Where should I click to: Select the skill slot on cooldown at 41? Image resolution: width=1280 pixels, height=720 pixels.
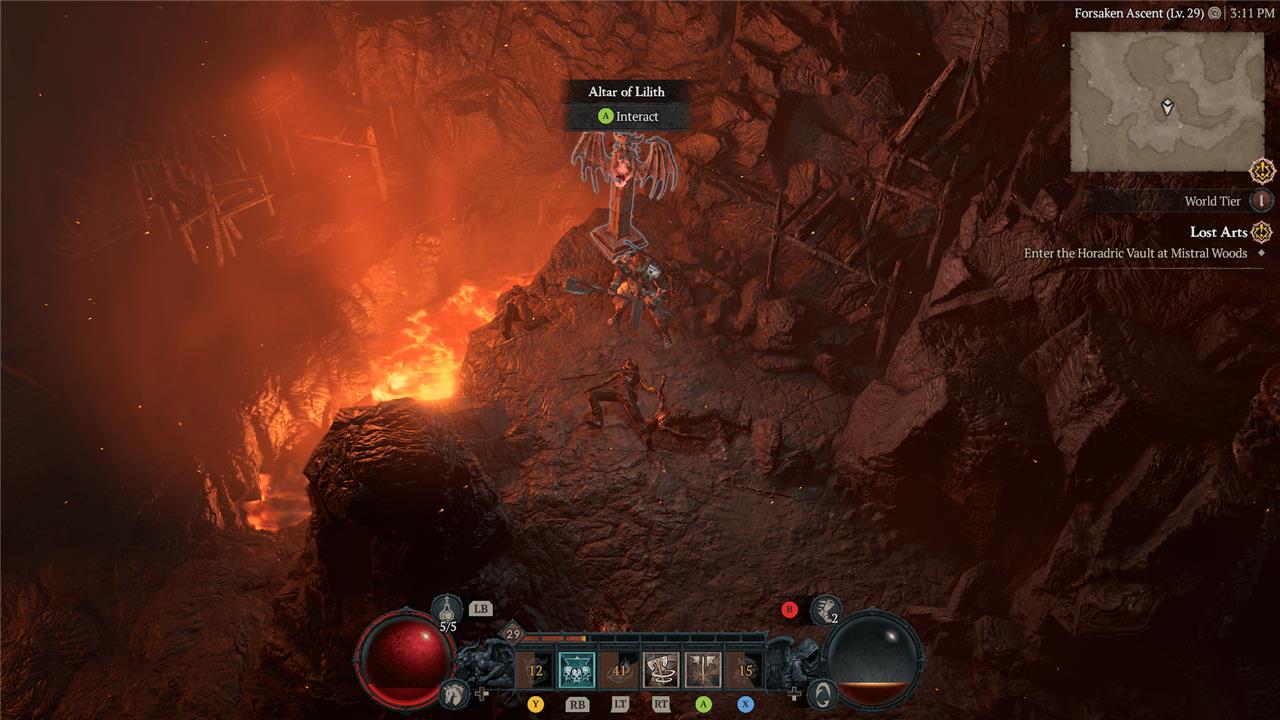tap(619, 670)
